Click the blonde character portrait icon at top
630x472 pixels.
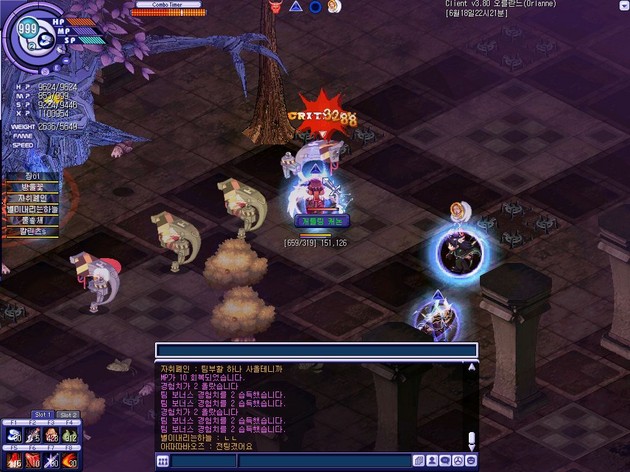pyautogui.click(x=334, y=6)
